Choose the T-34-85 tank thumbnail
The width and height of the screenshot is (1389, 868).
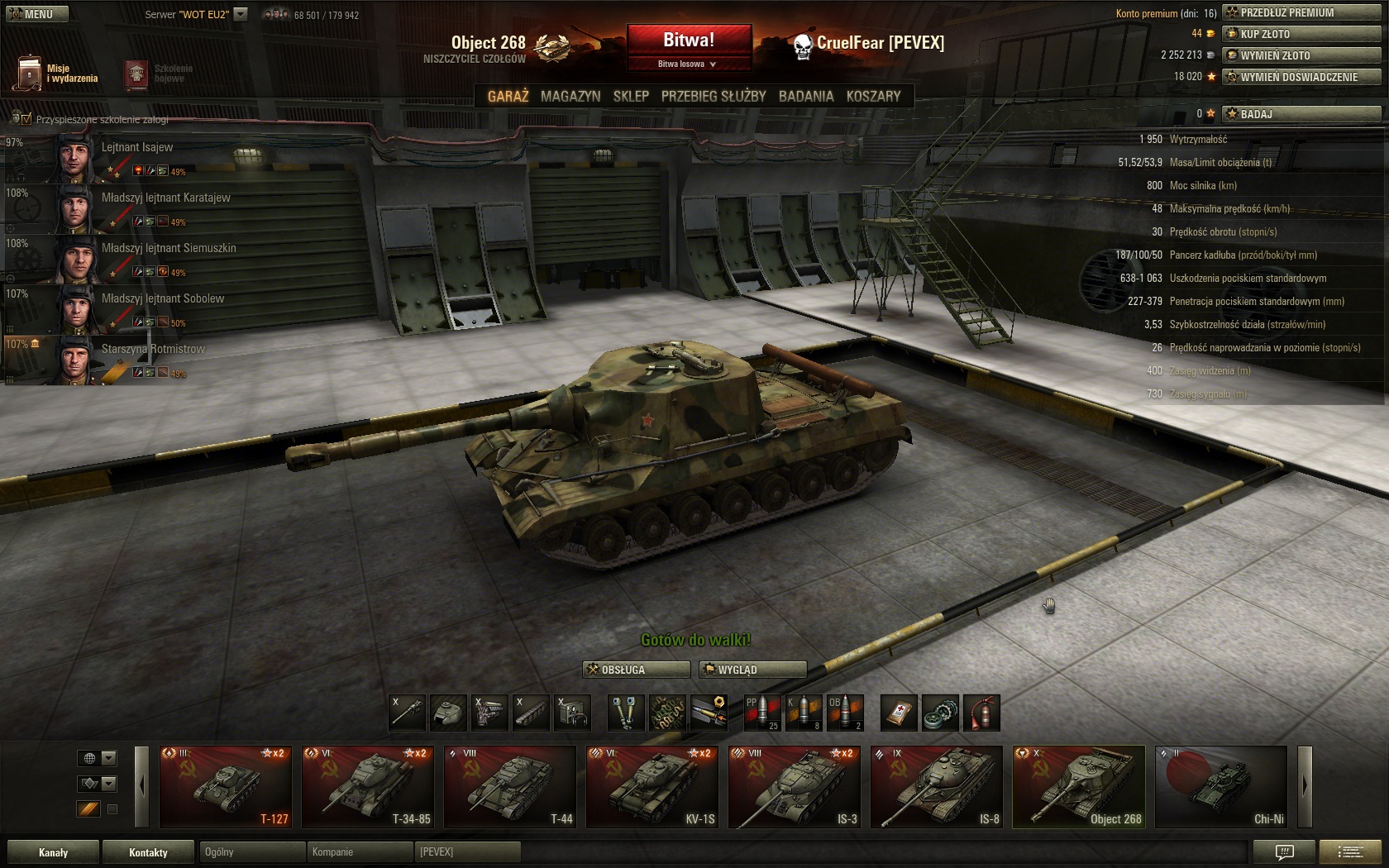(x=367, y=786)
